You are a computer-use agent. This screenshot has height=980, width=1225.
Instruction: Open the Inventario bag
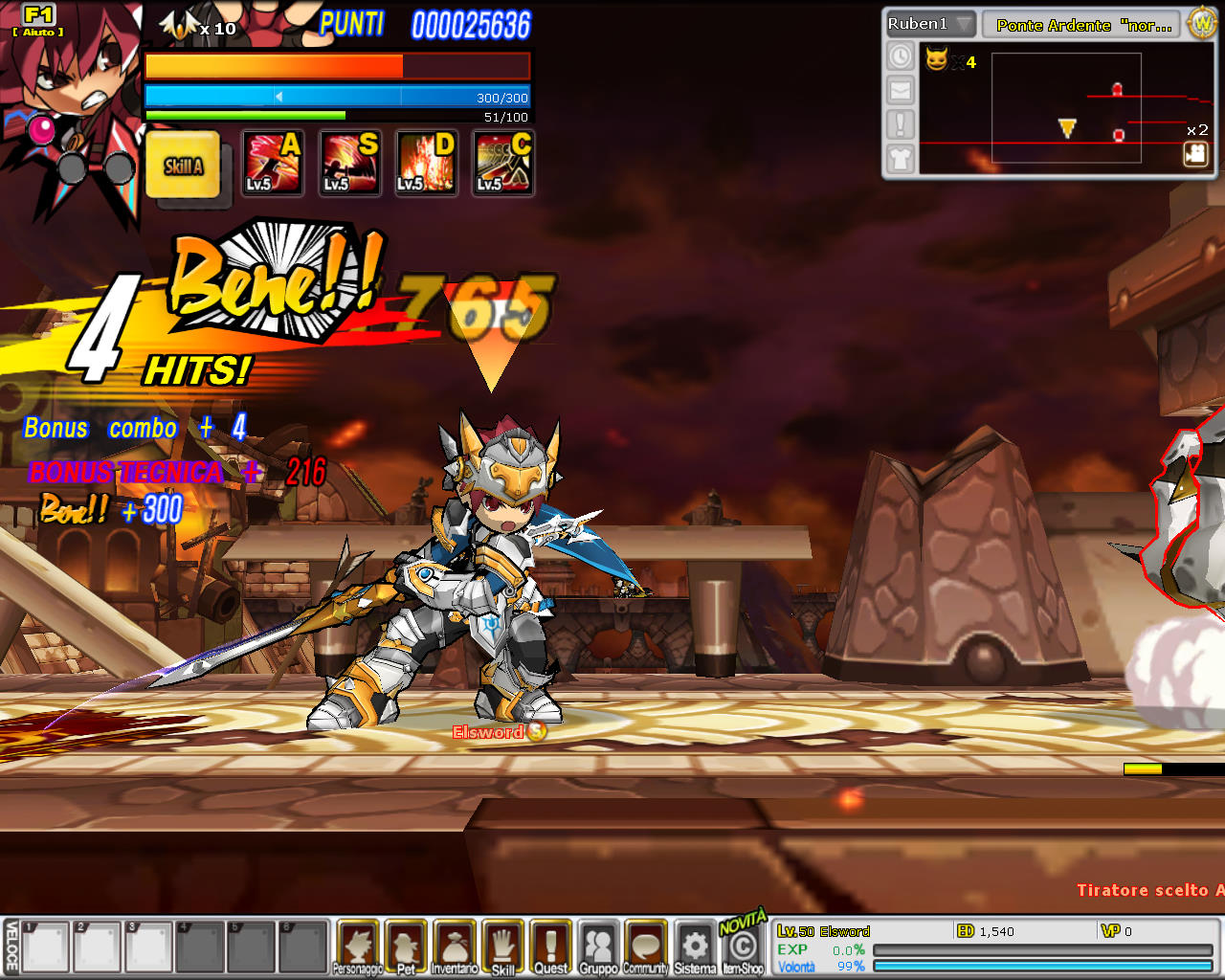[455, 947]
